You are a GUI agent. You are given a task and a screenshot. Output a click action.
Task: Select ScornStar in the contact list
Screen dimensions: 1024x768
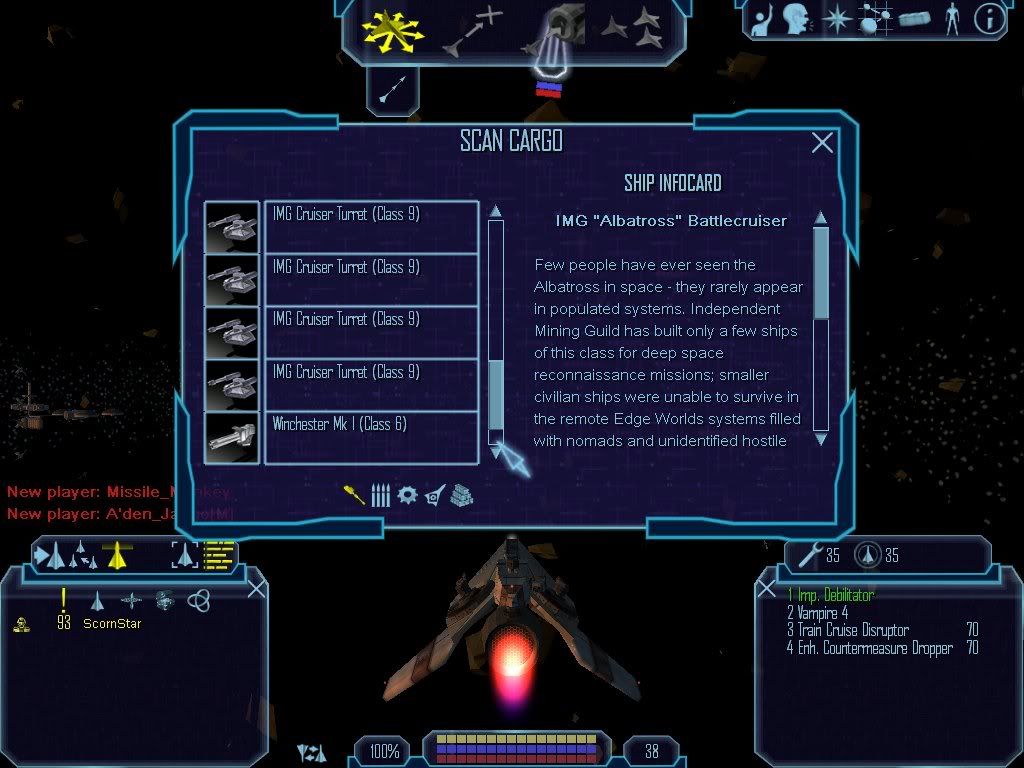[x=112, y=624]
